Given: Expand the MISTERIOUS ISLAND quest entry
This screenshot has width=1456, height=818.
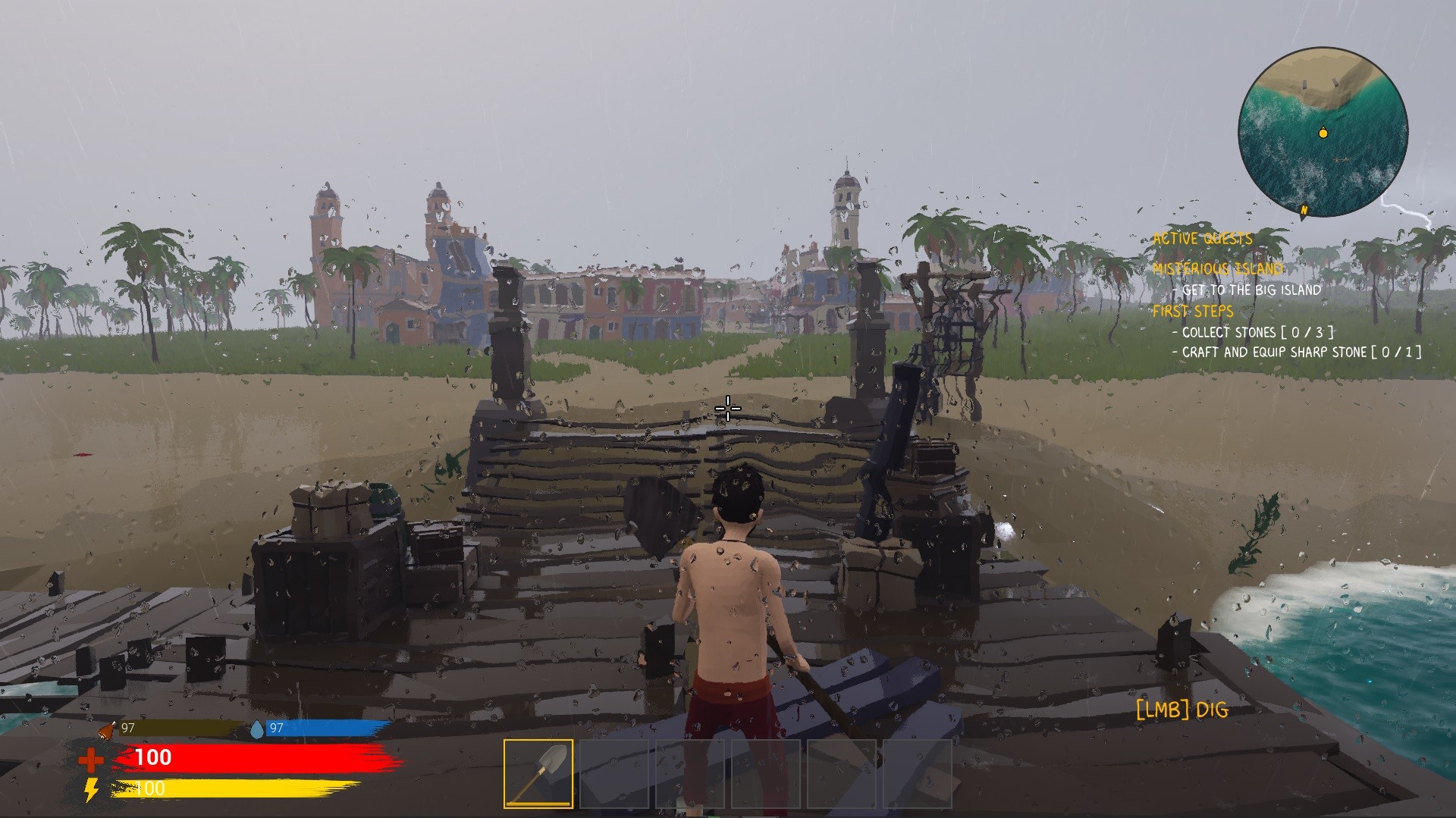Looking at the screenshot, I should [x=1219, y=268].
